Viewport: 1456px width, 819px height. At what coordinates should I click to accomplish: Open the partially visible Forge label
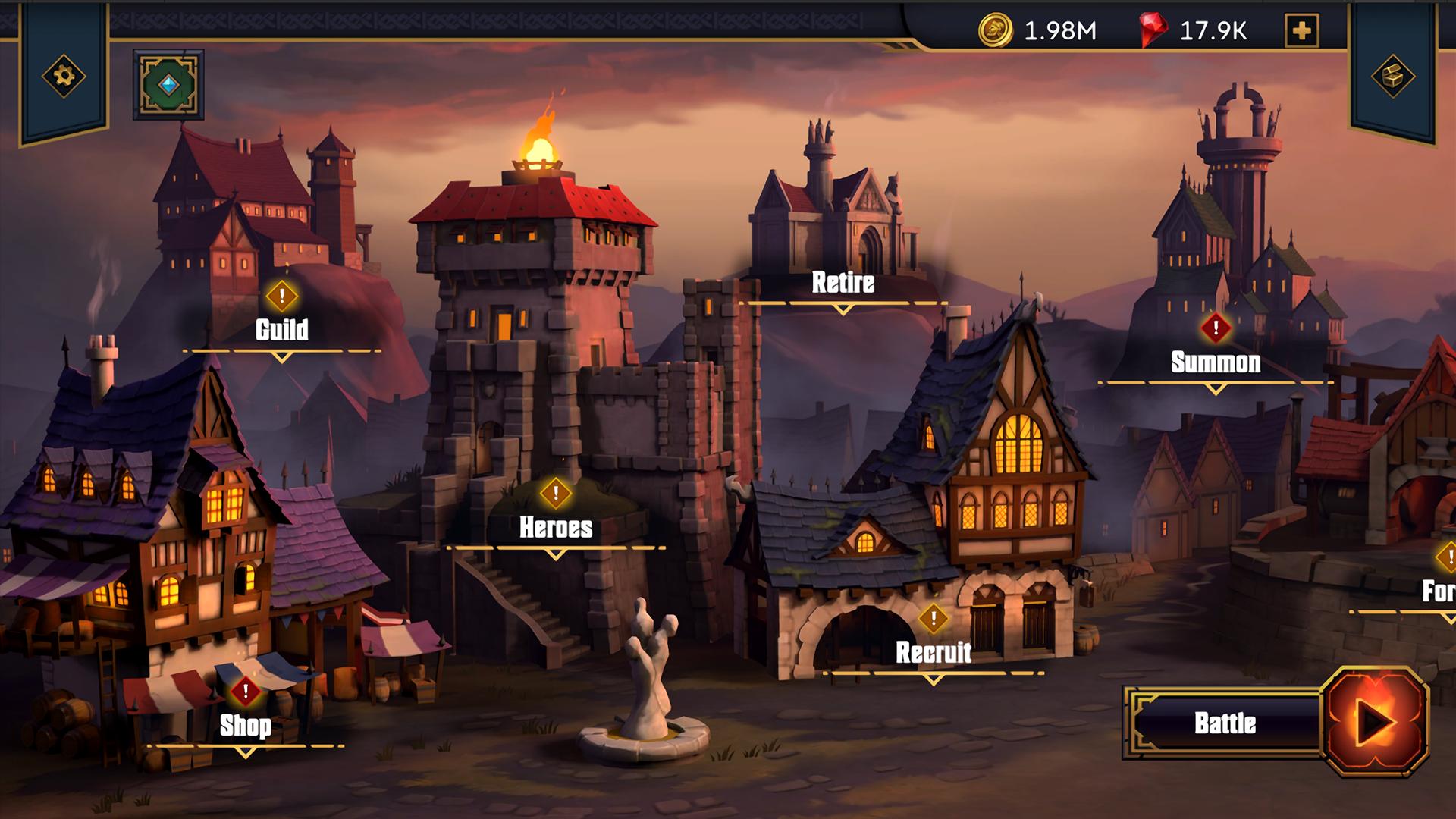[x=1439, y=591]
